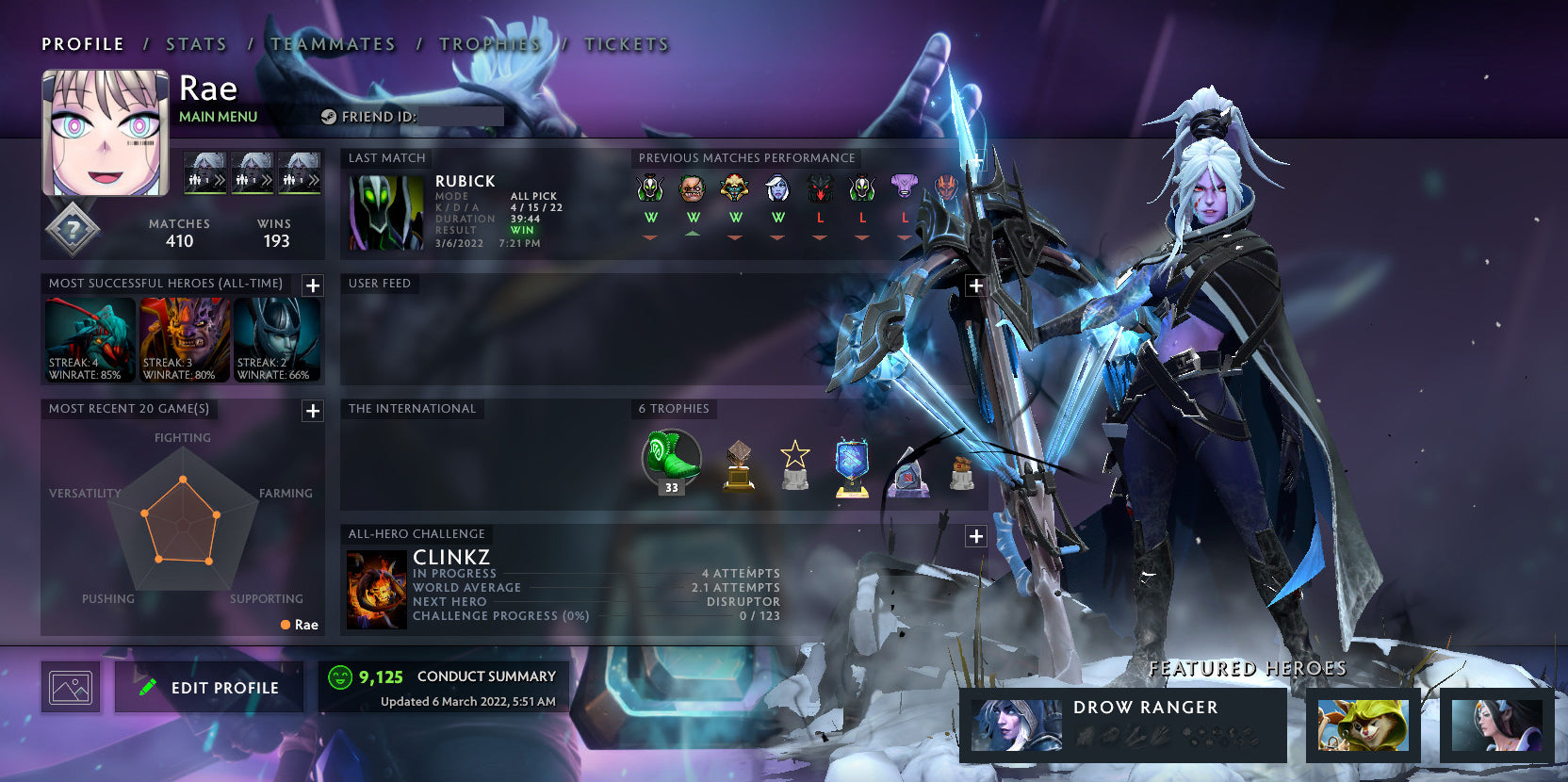Click the green conduct summary smiley icon
The height and width of the screenshot is (782, 1568).
[341, 676]
